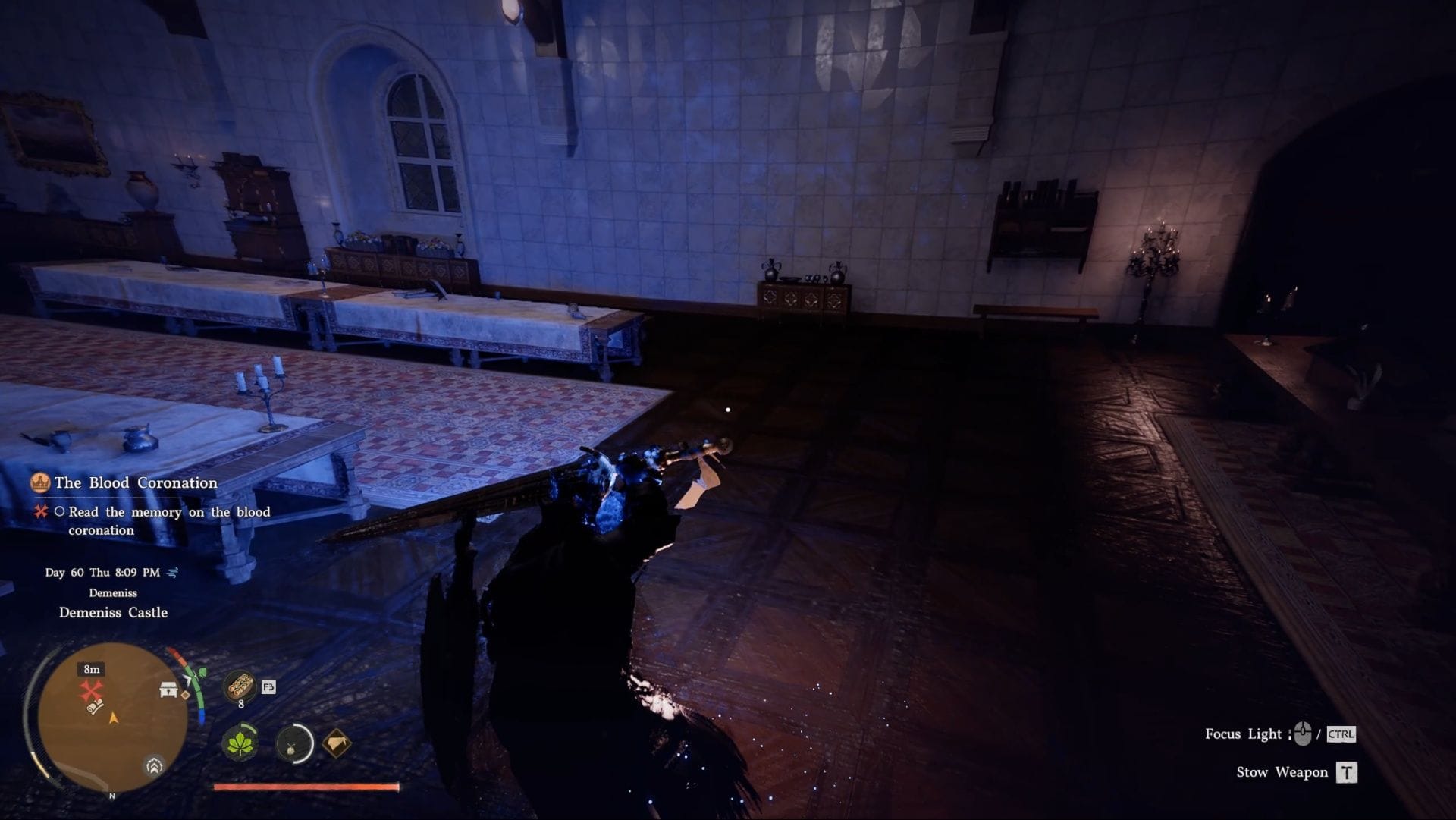The image size is (1456, 820).
Task: Click the chest icon near the minimap
Action: pyautogui.click(x=168, y=690)
